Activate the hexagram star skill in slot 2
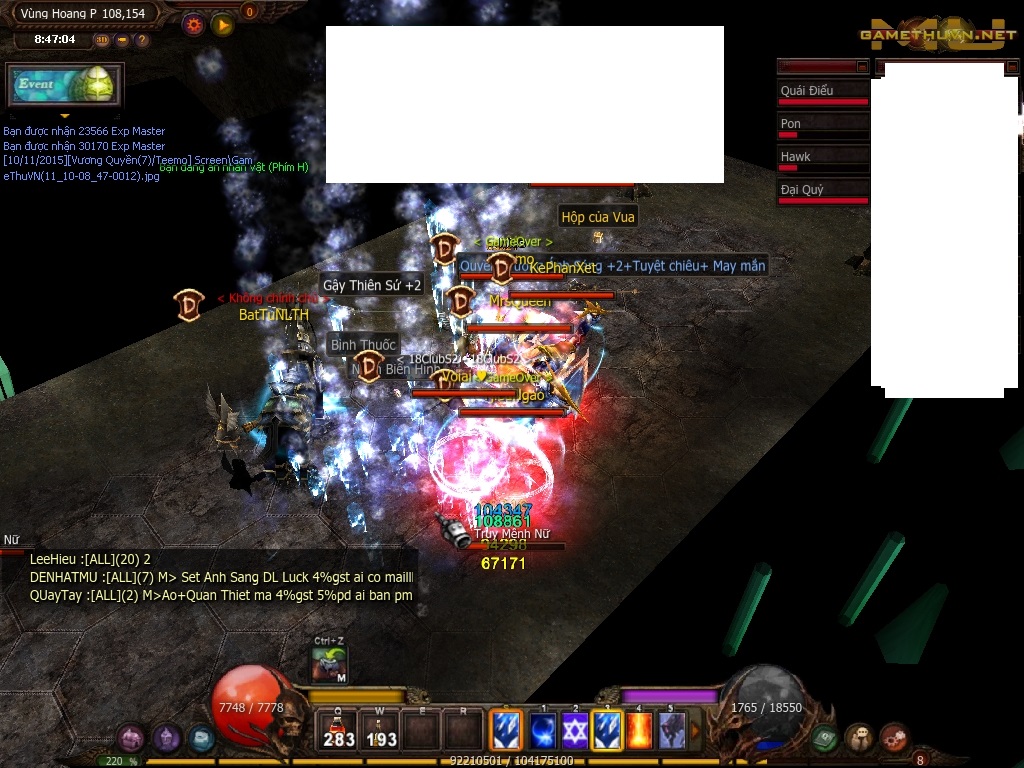 (x=575, y=731)
